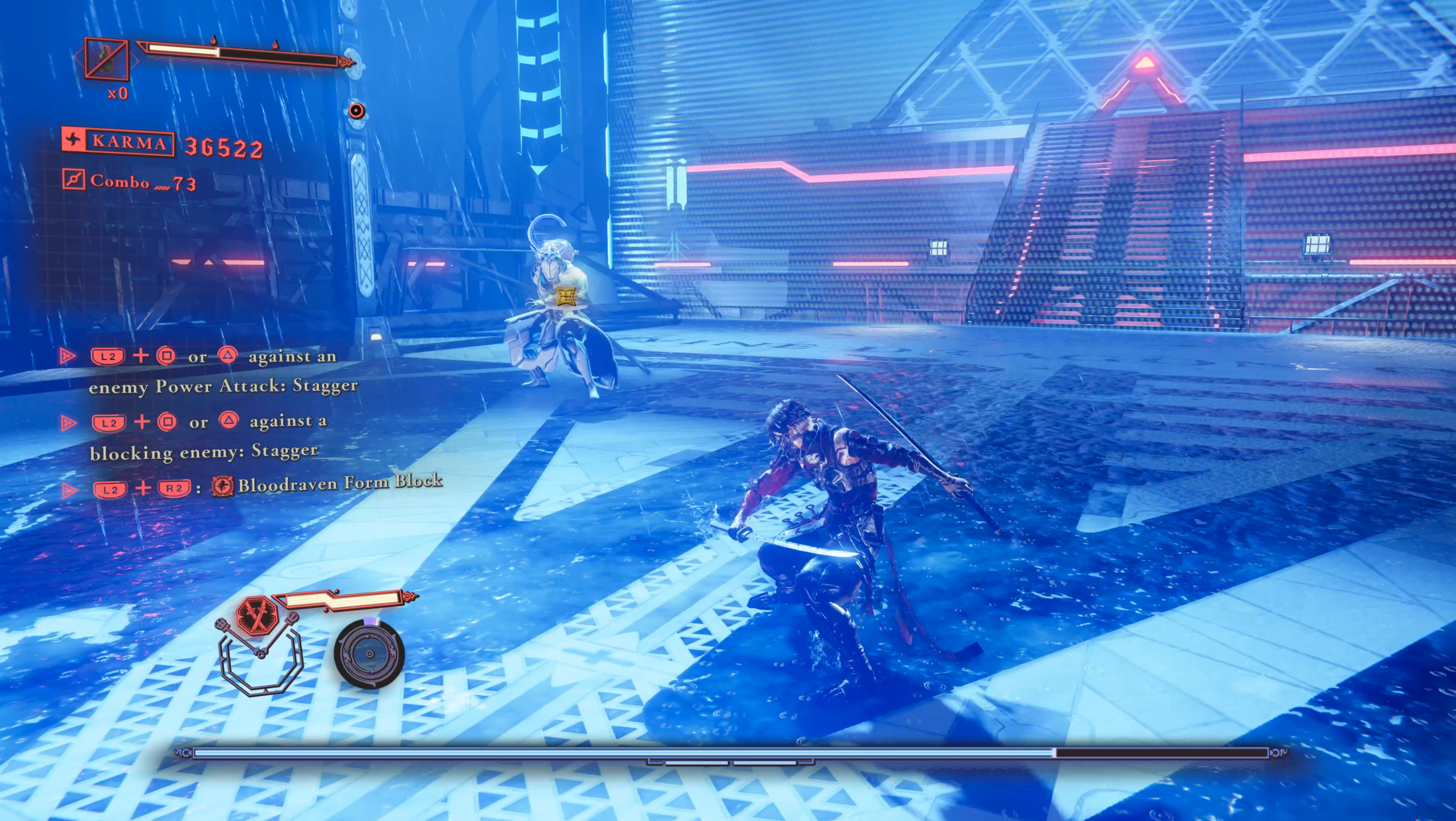Select the round dark medallion gauge
Screen dimensions: 1456x821
[x=369, y=654]
